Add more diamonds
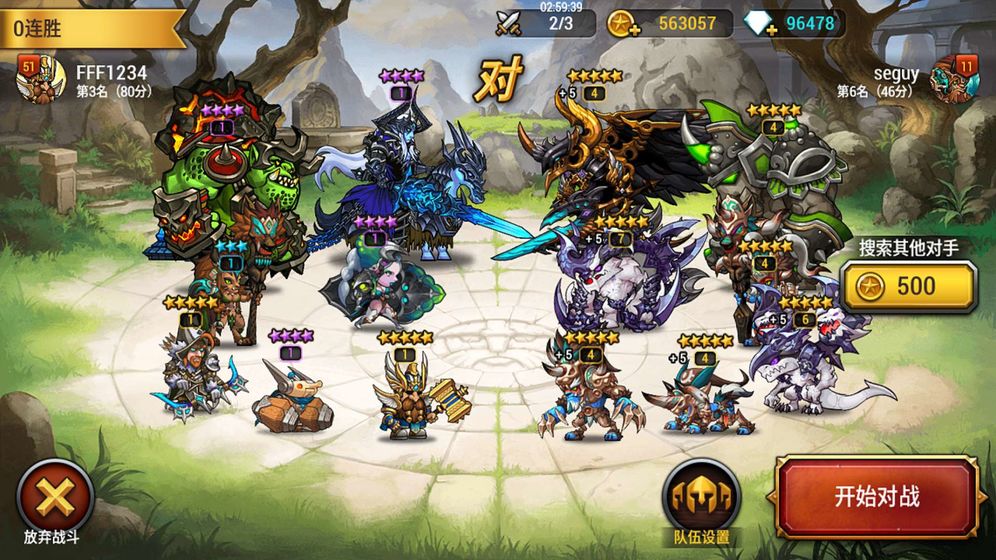This screenshot has height=560, width=996. pos(760,23)
